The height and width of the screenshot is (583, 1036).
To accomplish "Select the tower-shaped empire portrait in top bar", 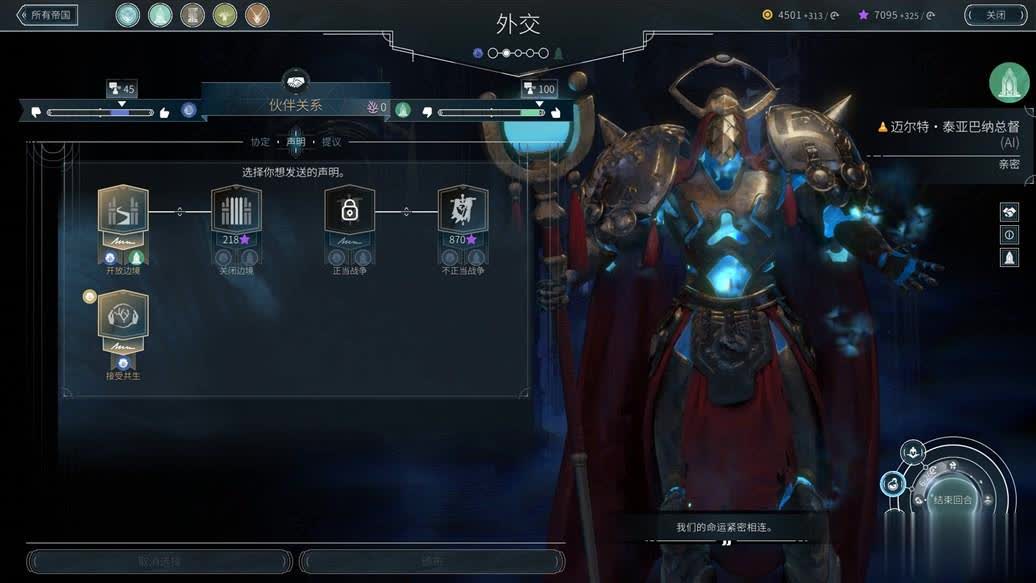I will point(192,15).
